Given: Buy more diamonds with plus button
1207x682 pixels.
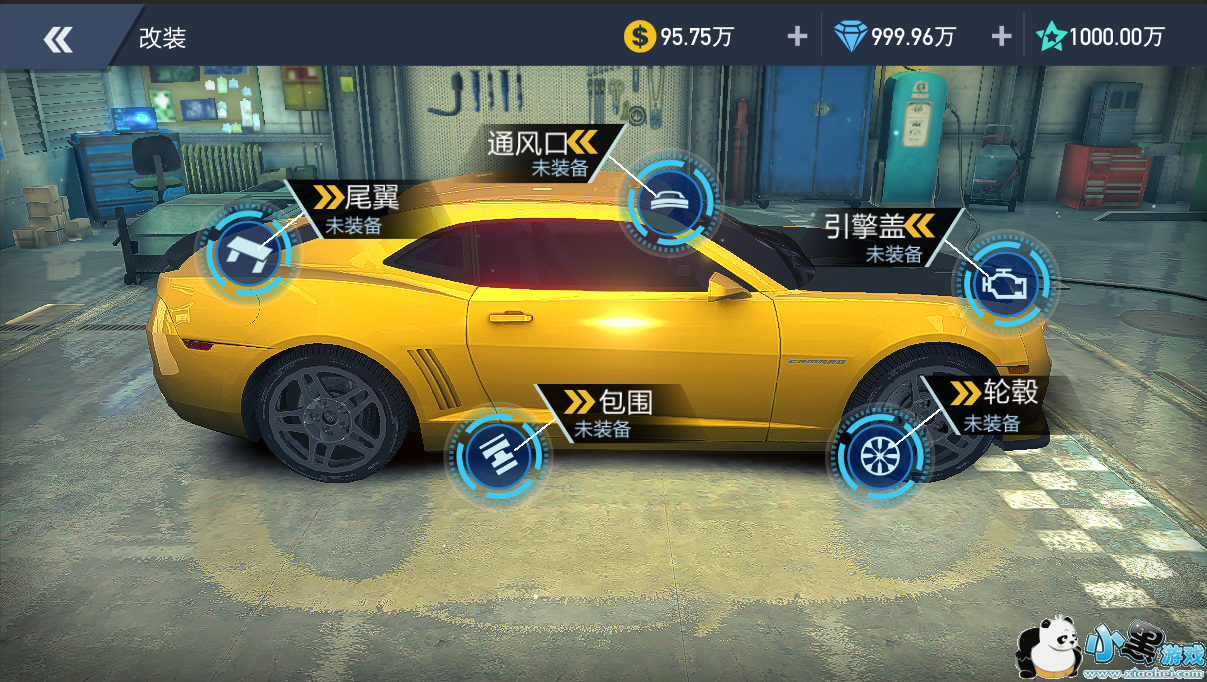Looking at the screenshot, I should (1001, 37).
